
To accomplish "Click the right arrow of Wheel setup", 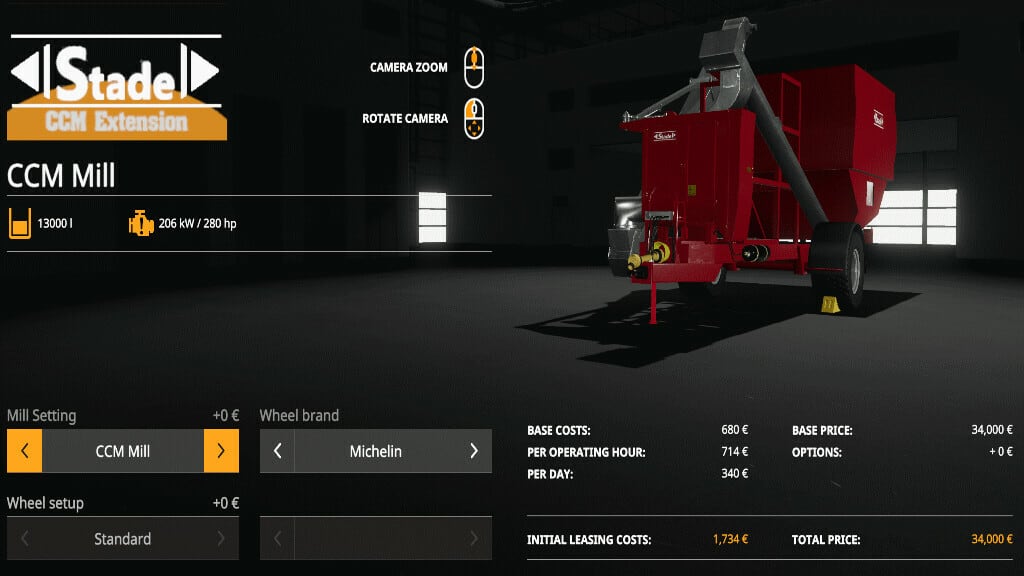I will 221,539.
